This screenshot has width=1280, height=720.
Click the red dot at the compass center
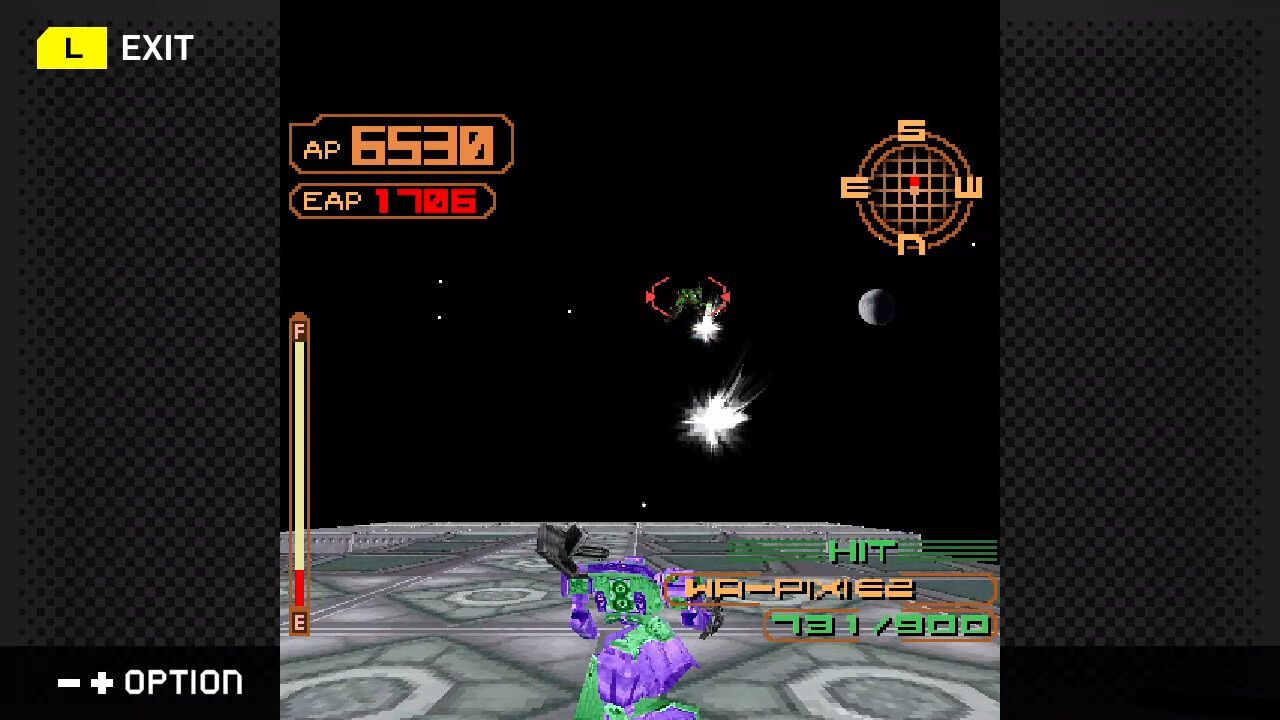tap(913, 182)
